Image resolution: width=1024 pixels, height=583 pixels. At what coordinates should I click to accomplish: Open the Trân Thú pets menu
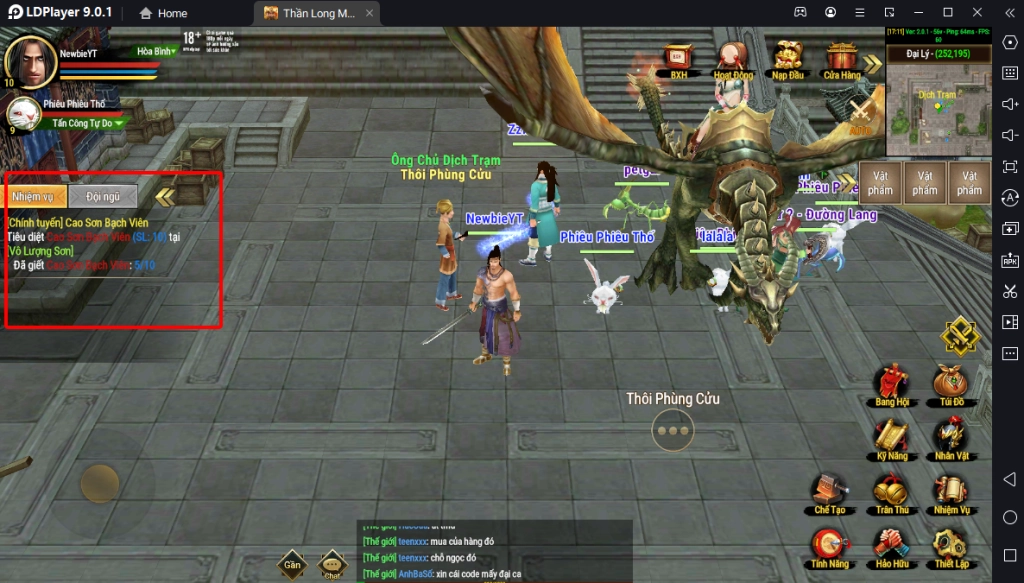tap(890, 494)
